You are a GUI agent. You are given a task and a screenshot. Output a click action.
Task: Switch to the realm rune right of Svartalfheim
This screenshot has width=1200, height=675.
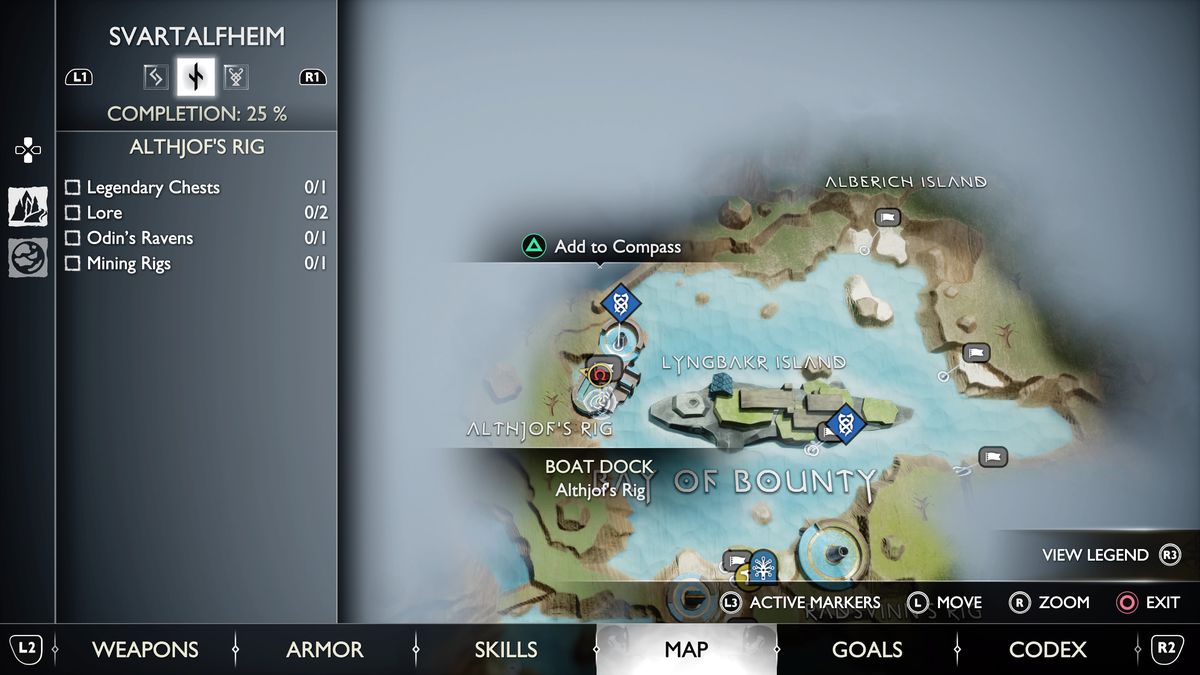[x=236, y=76]
